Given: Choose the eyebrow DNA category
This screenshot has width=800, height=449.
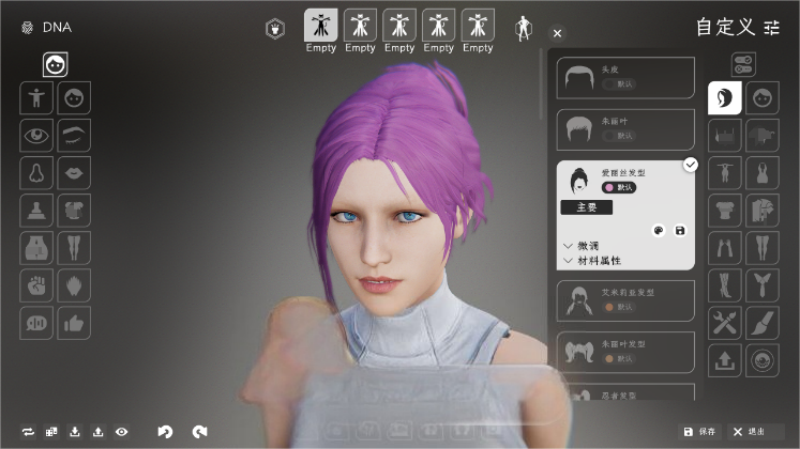Looking at the screenshot, I should coord(74,135).
